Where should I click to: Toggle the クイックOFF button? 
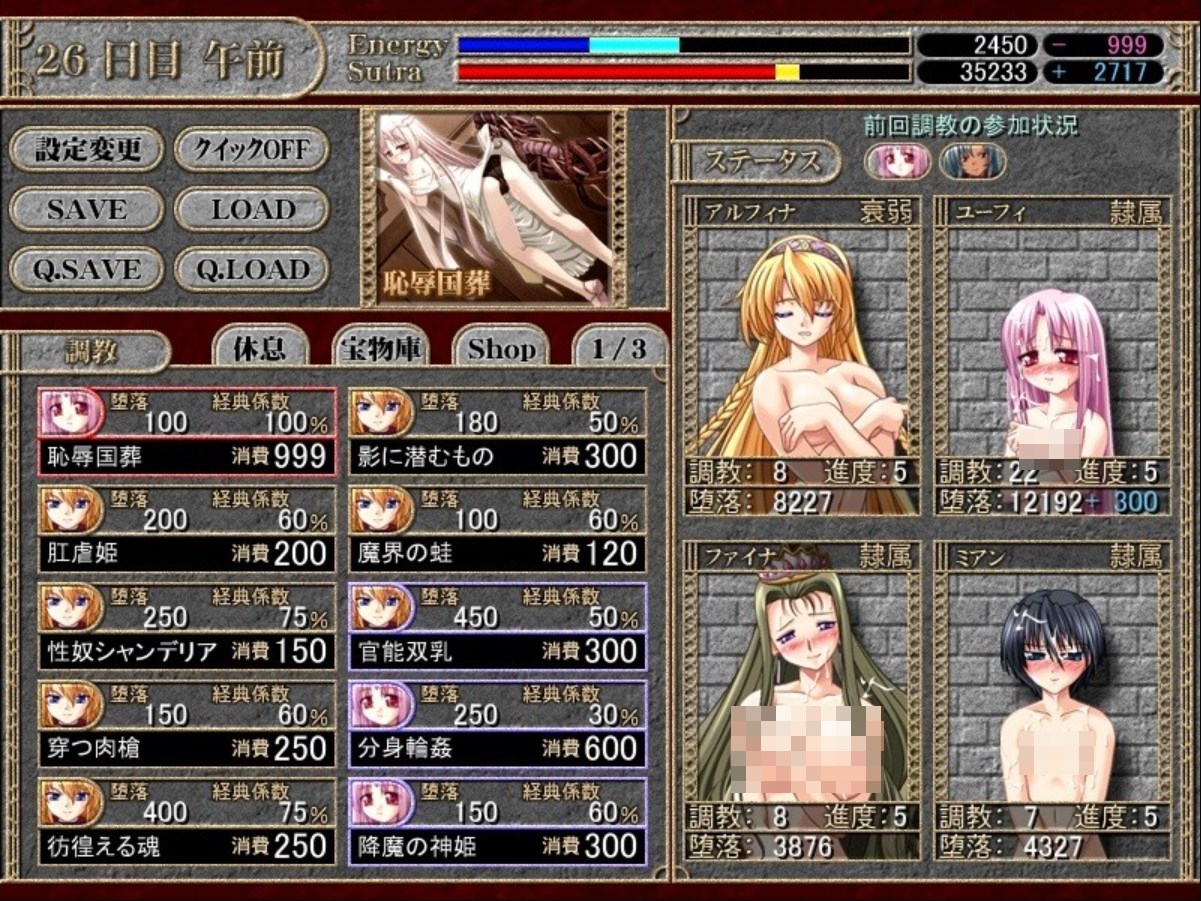tap(251, 150)
